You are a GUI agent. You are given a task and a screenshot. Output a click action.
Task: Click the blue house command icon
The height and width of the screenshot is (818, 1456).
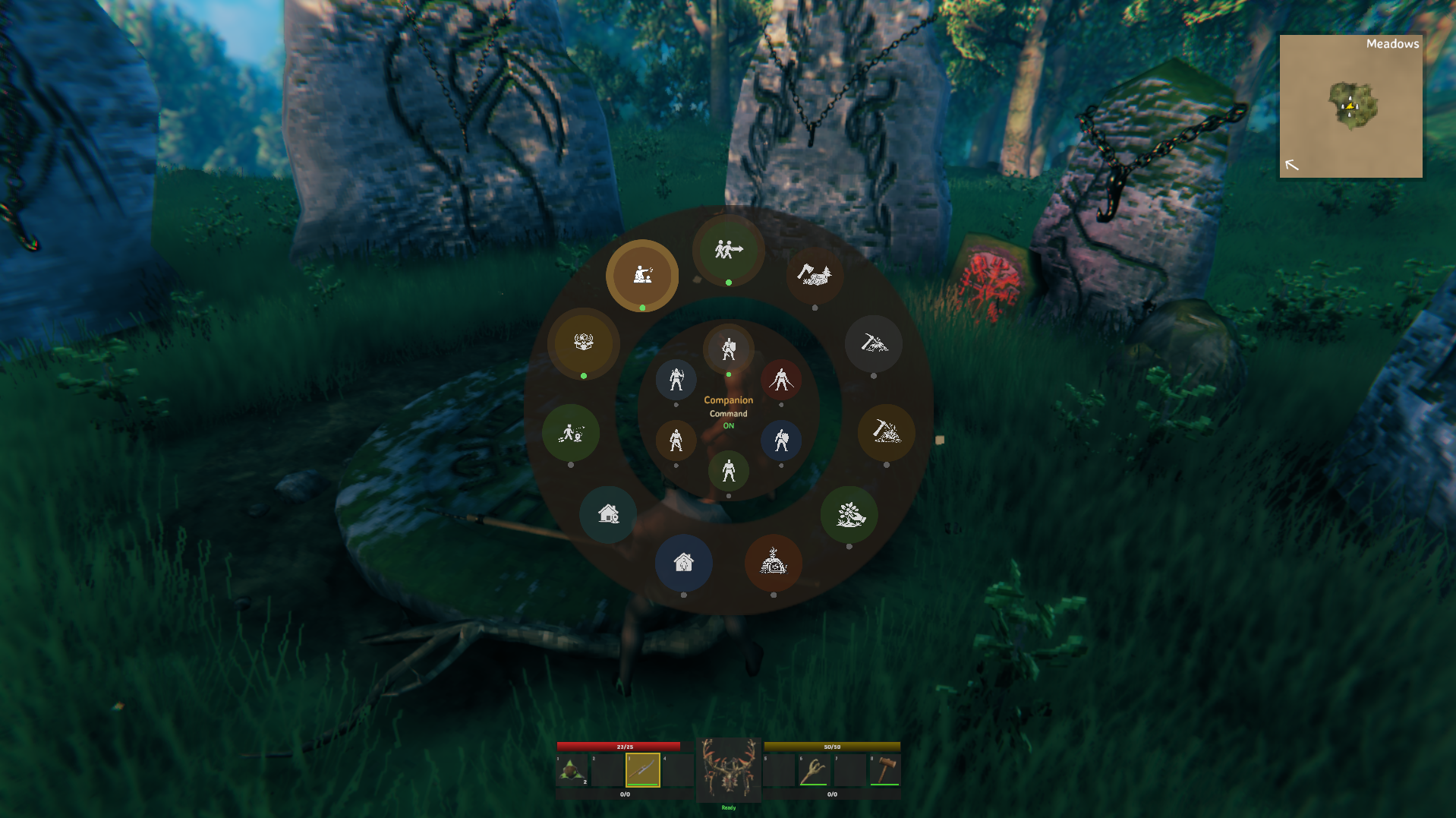pos(684,564)
